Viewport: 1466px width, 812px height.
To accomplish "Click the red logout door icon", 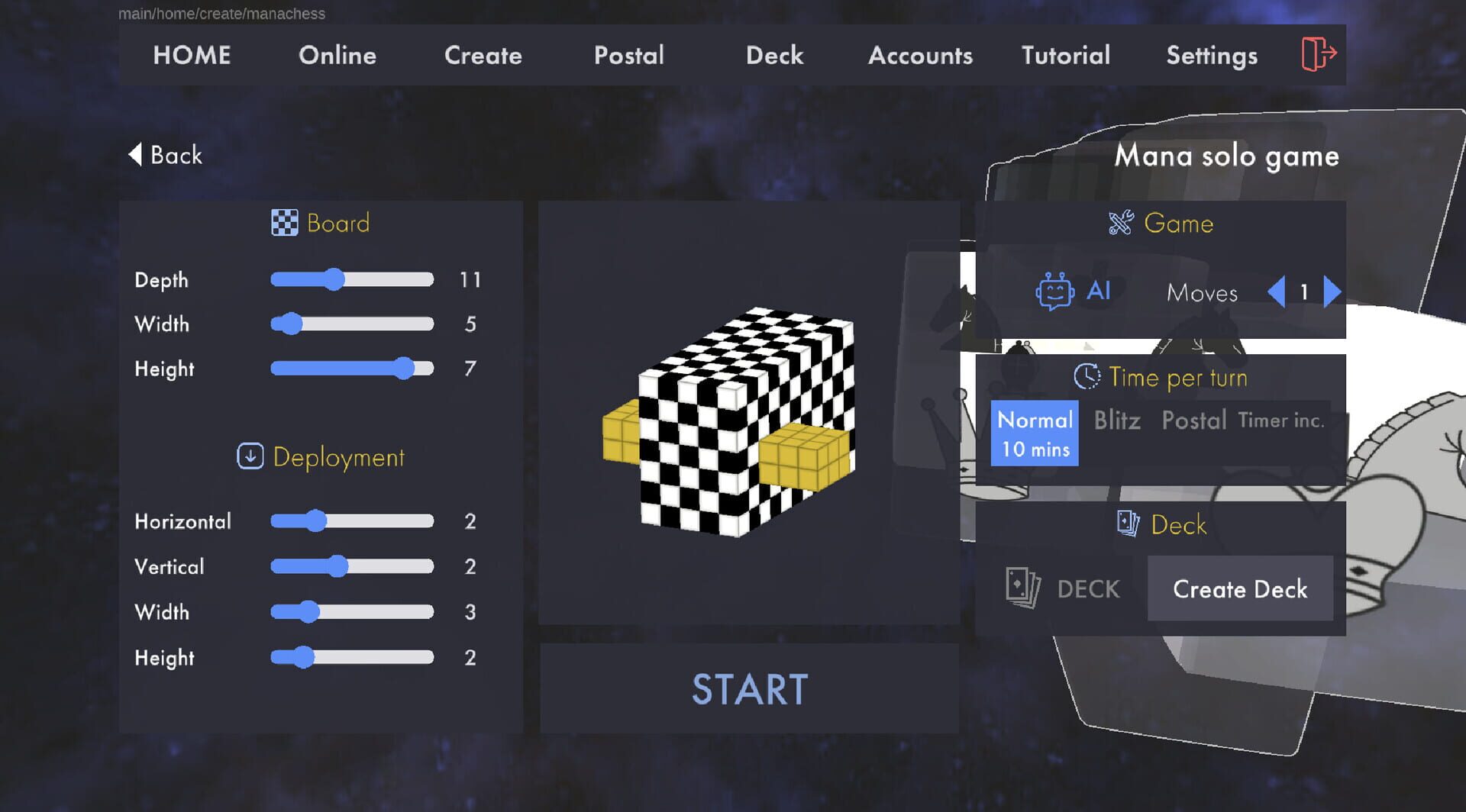I will (x=1320, y=54).
